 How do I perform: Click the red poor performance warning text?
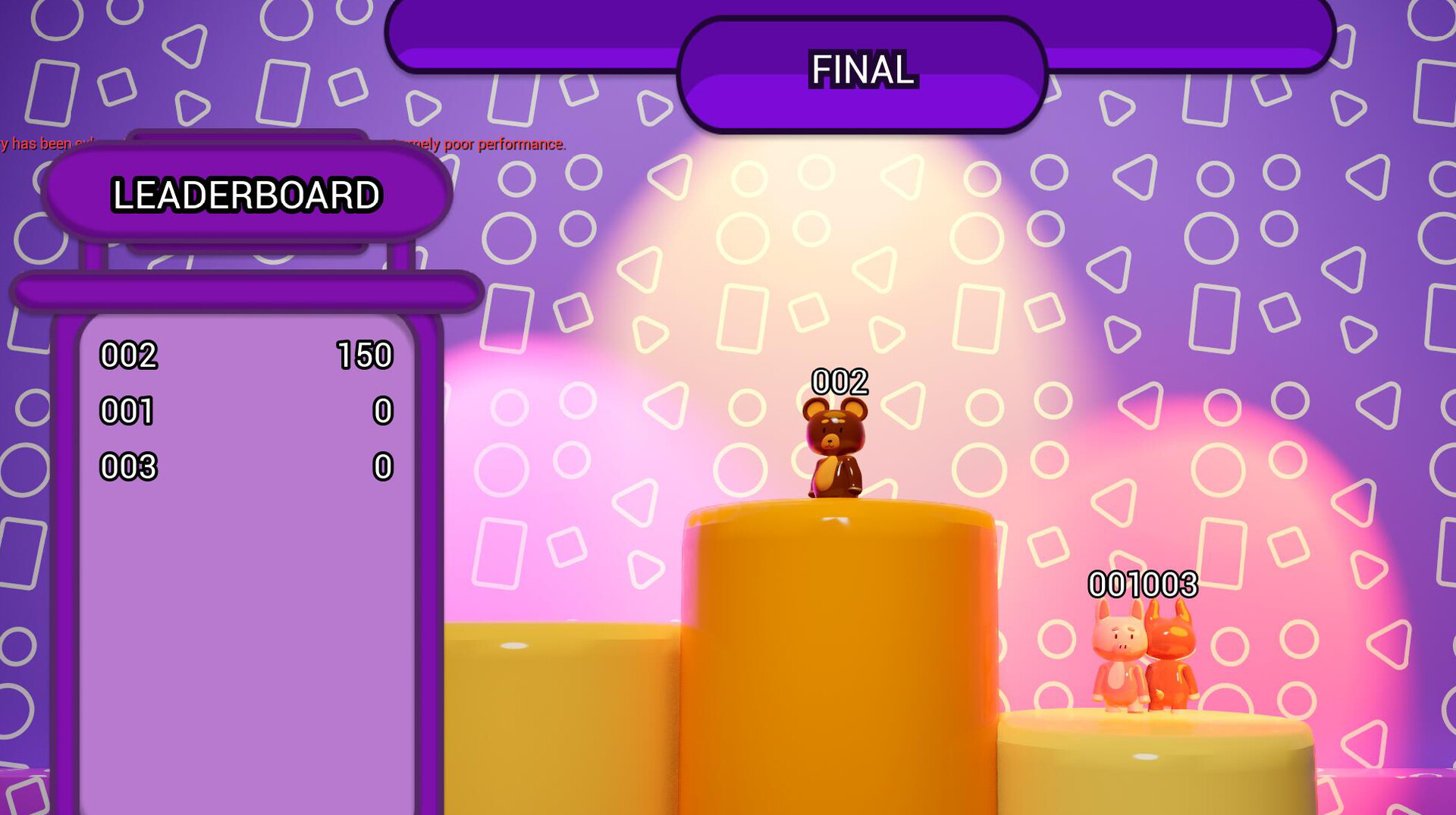[x=485, y=144]
